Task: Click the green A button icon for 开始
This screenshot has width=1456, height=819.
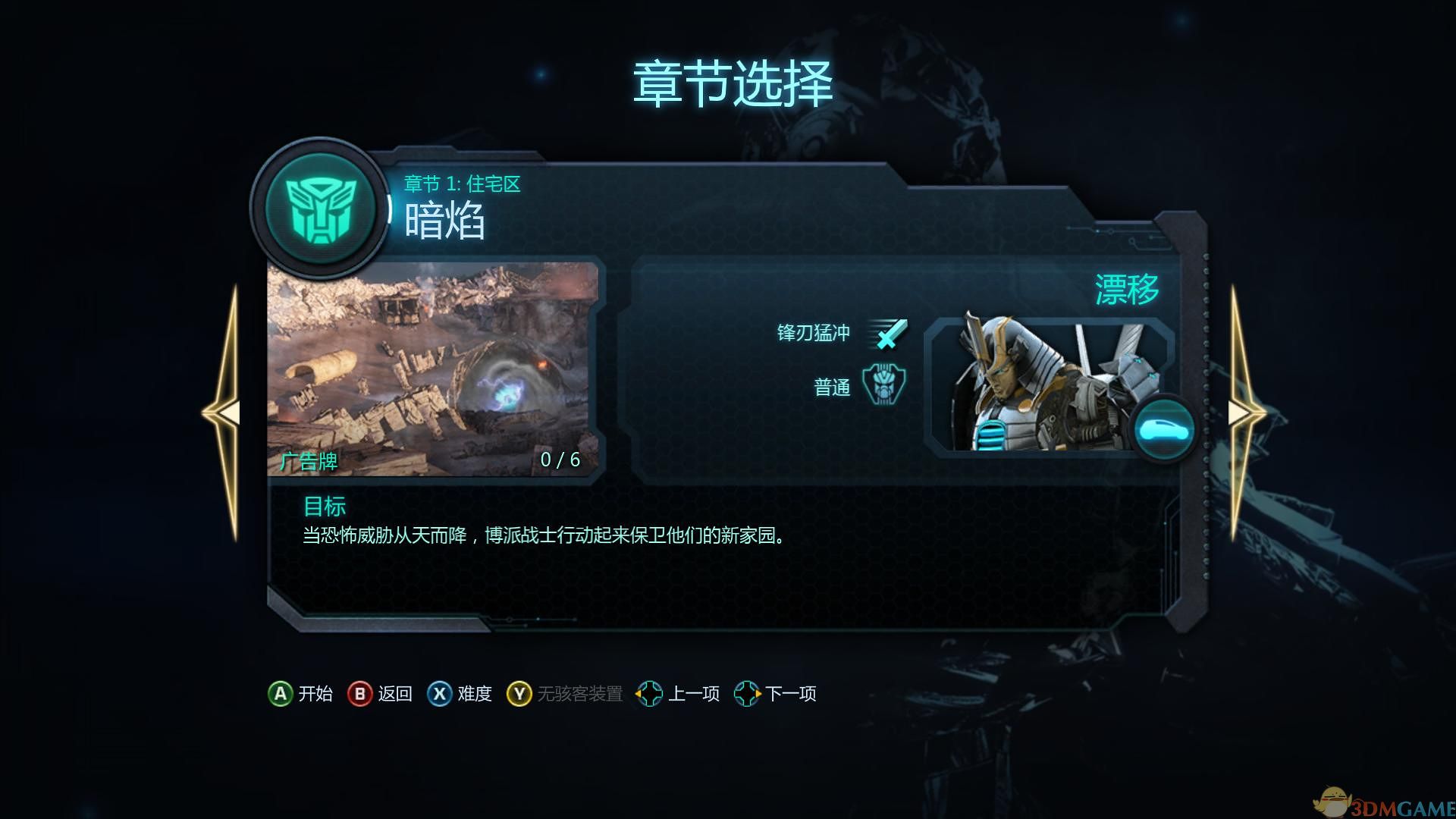Action: pyautogui.click(x=281, y=693)
